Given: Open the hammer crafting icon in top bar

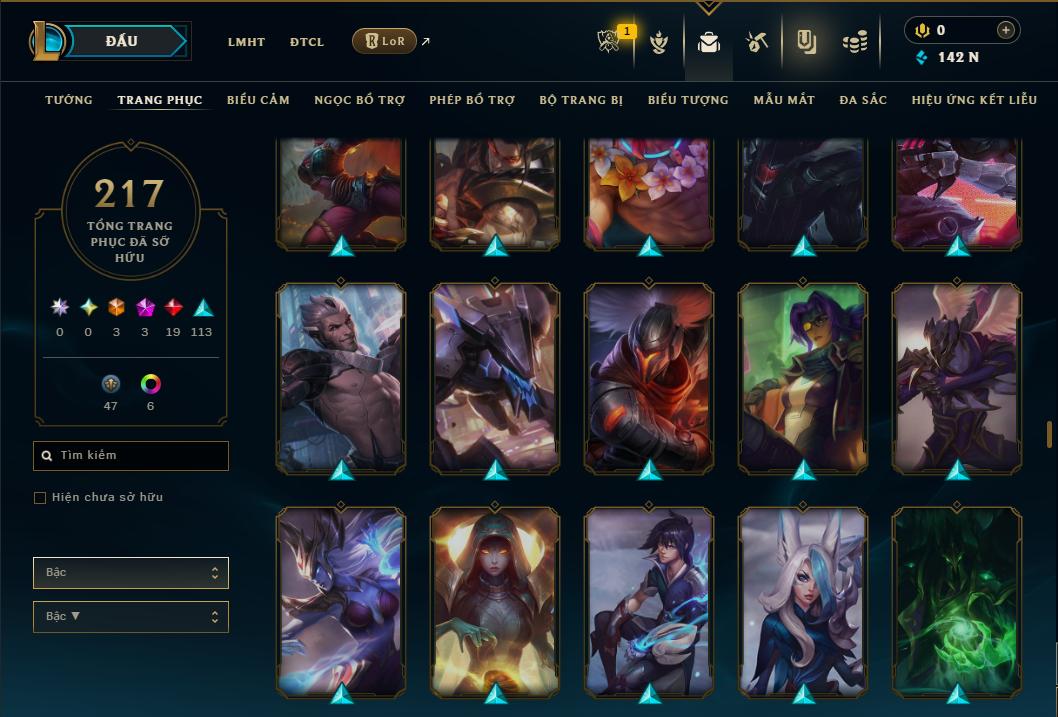Looking at the screenshot, I should click(756, 42).
